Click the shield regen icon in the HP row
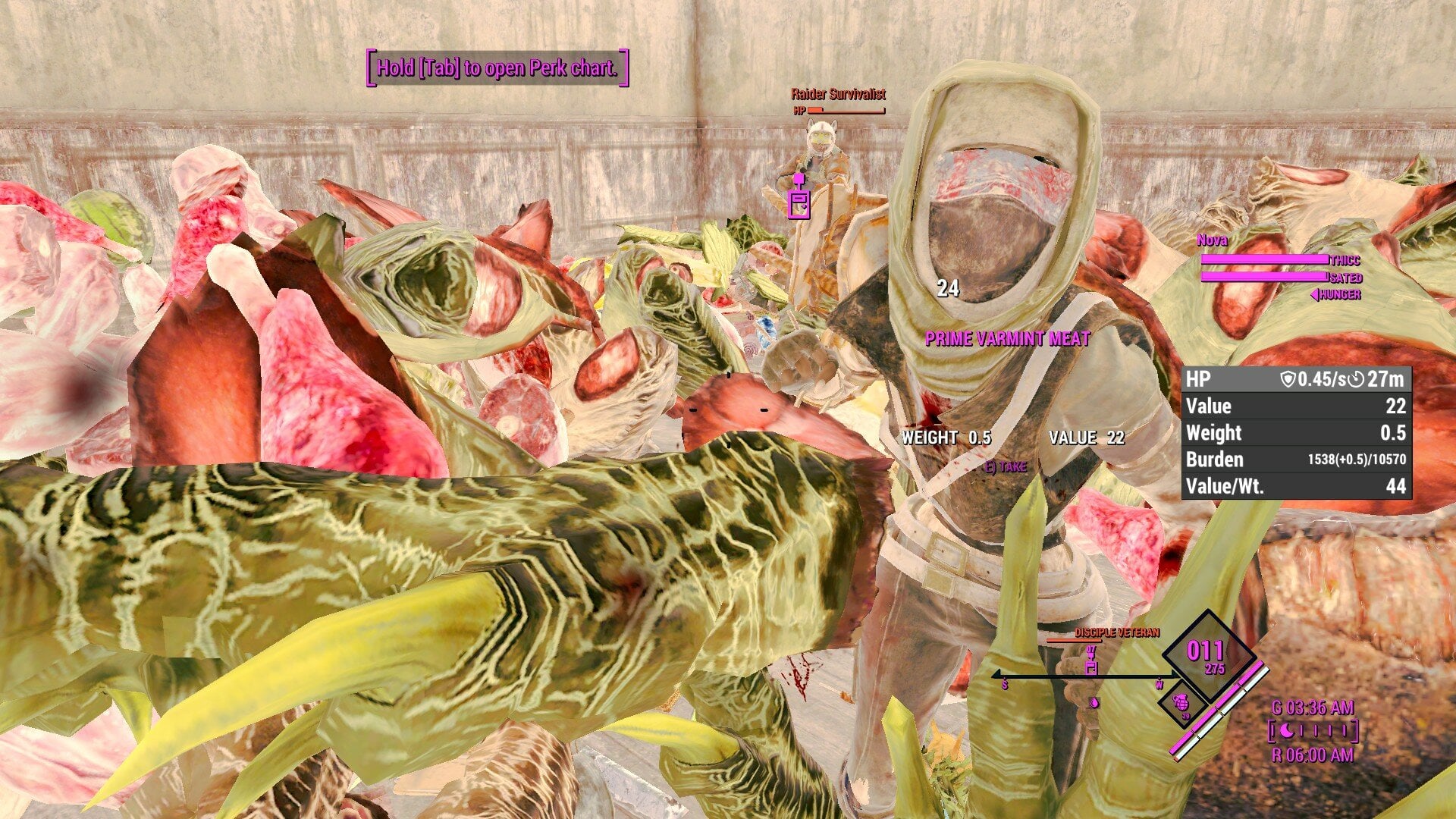Screen dimensions: 1456x819 [1288, 379]
